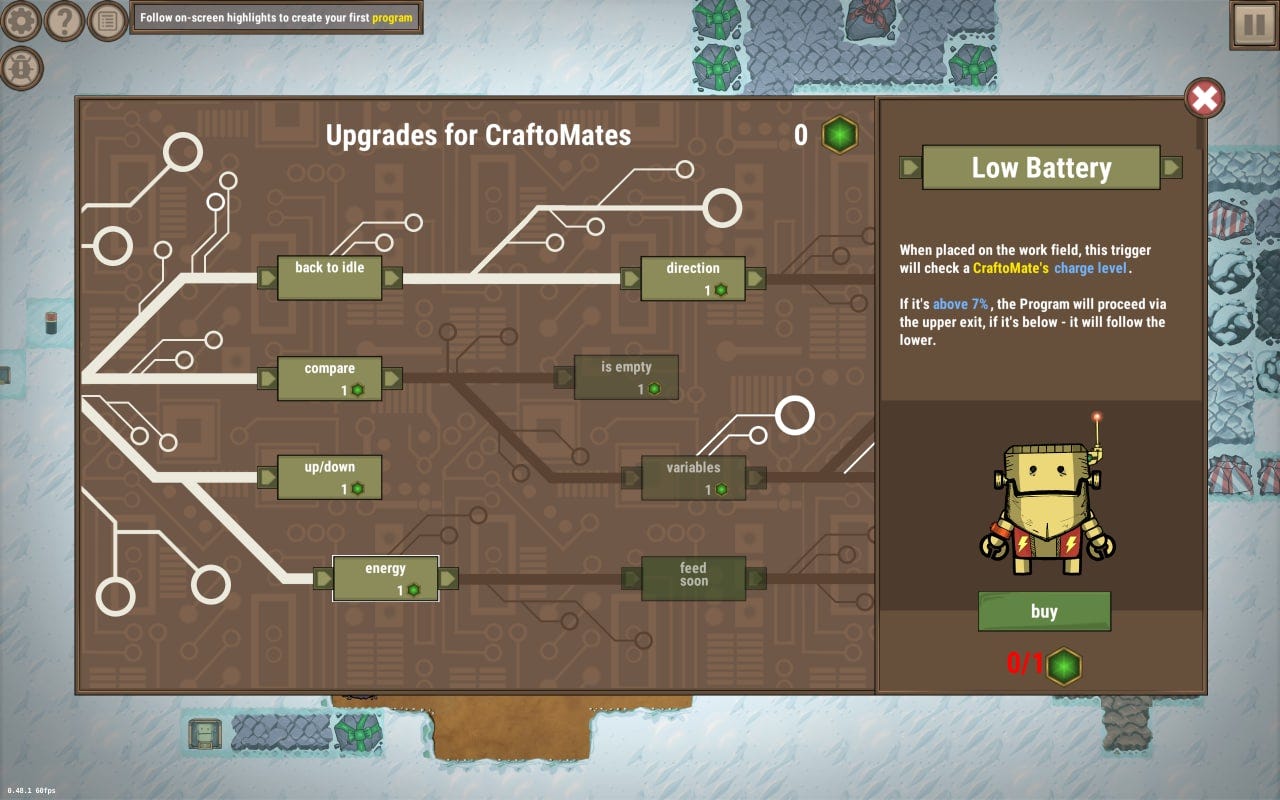The width and height of the screenshot is (1280, 800).
Task: Select the feed soon upgrade node
Action: 692,578
